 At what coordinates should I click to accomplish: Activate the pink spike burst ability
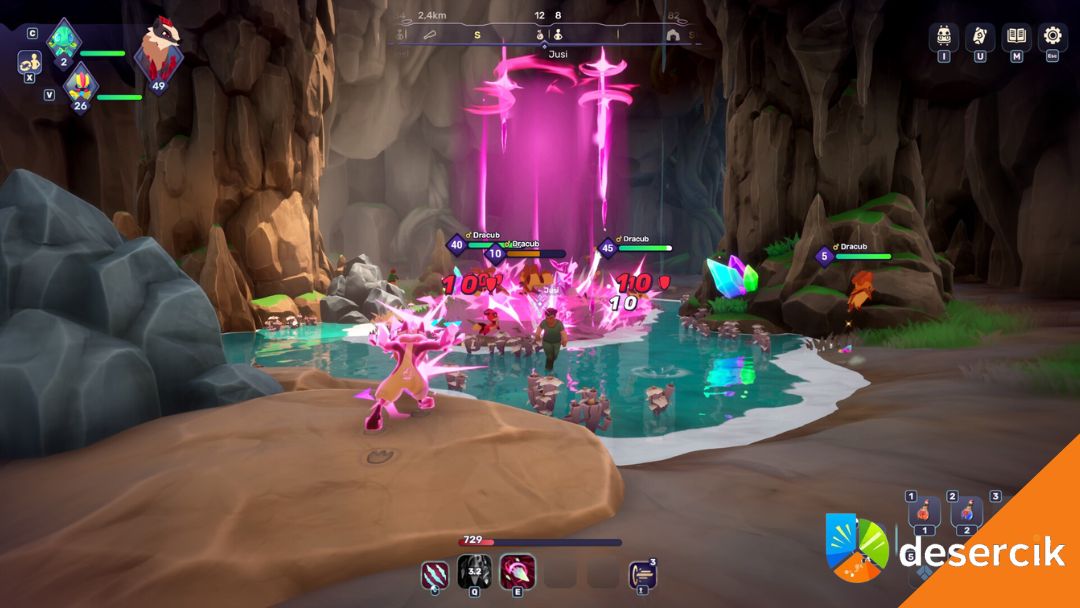[x=517, y=573]
